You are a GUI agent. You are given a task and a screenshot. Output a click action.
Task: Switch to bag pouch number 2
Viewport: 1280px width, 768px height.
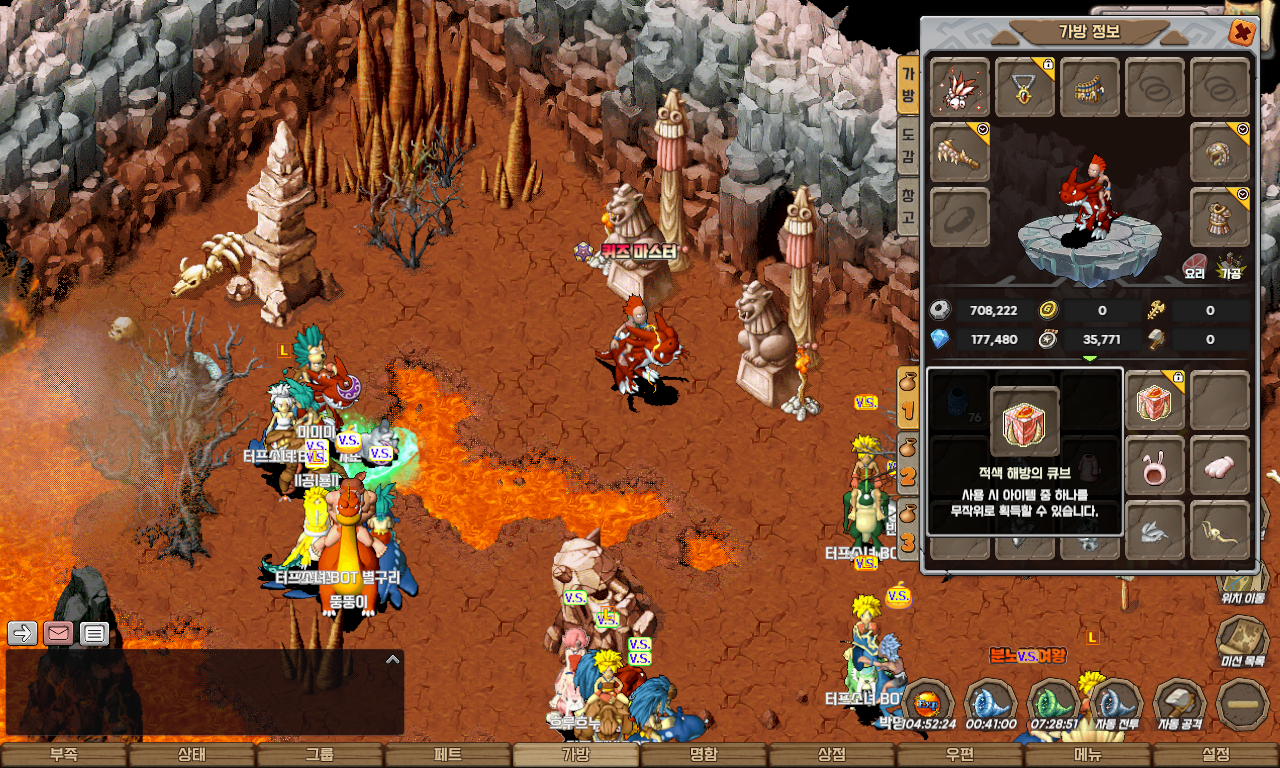(907, 472)
